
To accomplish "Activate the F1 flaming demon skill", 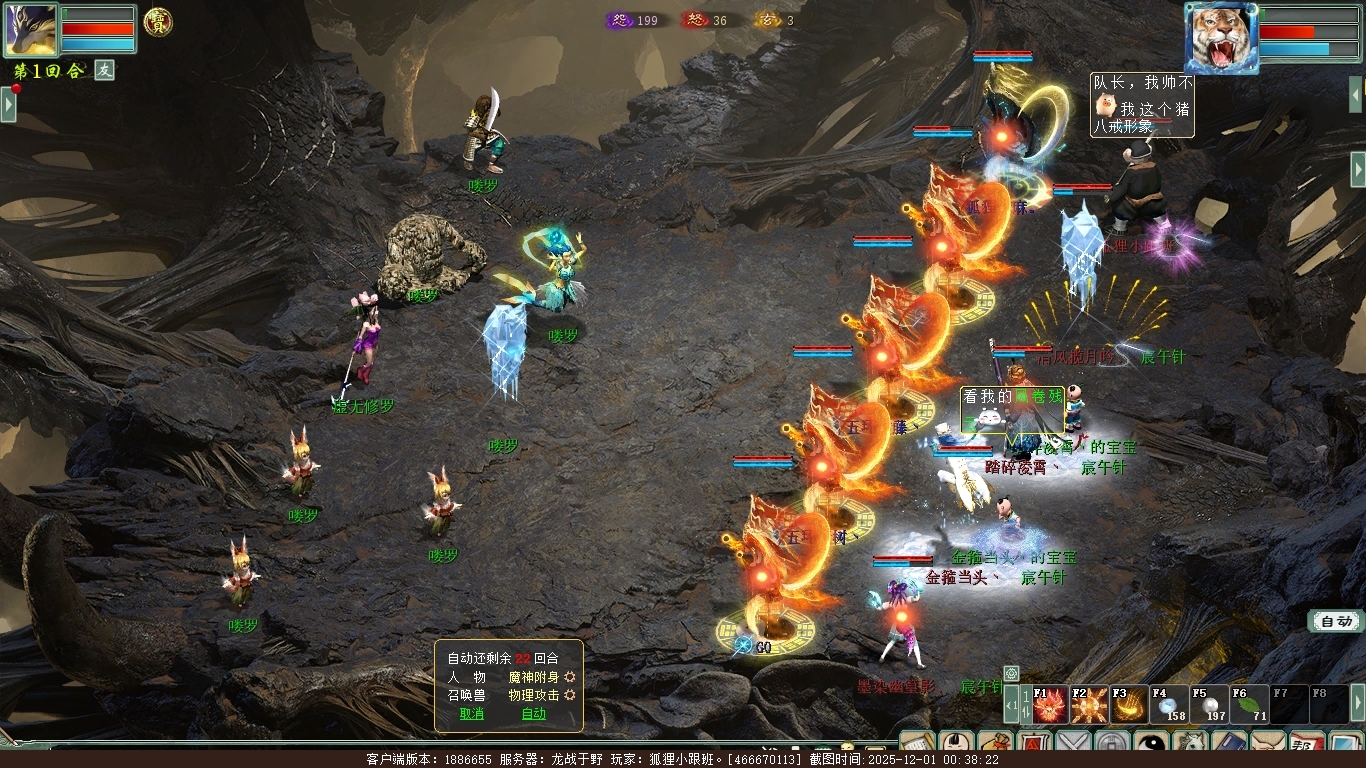I will pyautogui.click(x=1050, y=705).
